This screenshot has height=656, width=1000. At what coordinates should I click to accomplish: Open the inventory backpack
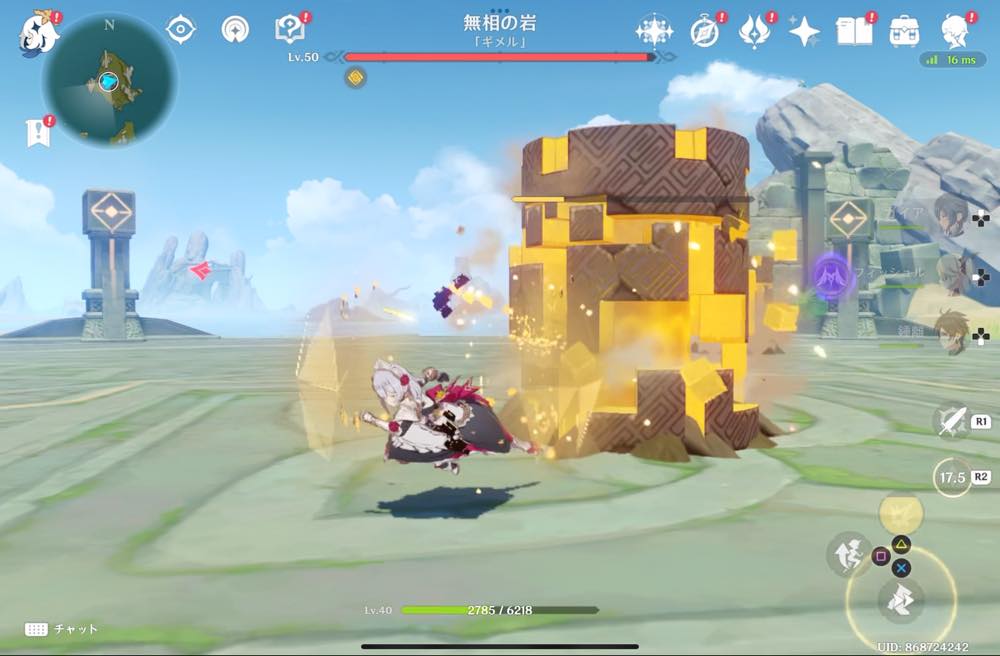[x=905, y=31]
